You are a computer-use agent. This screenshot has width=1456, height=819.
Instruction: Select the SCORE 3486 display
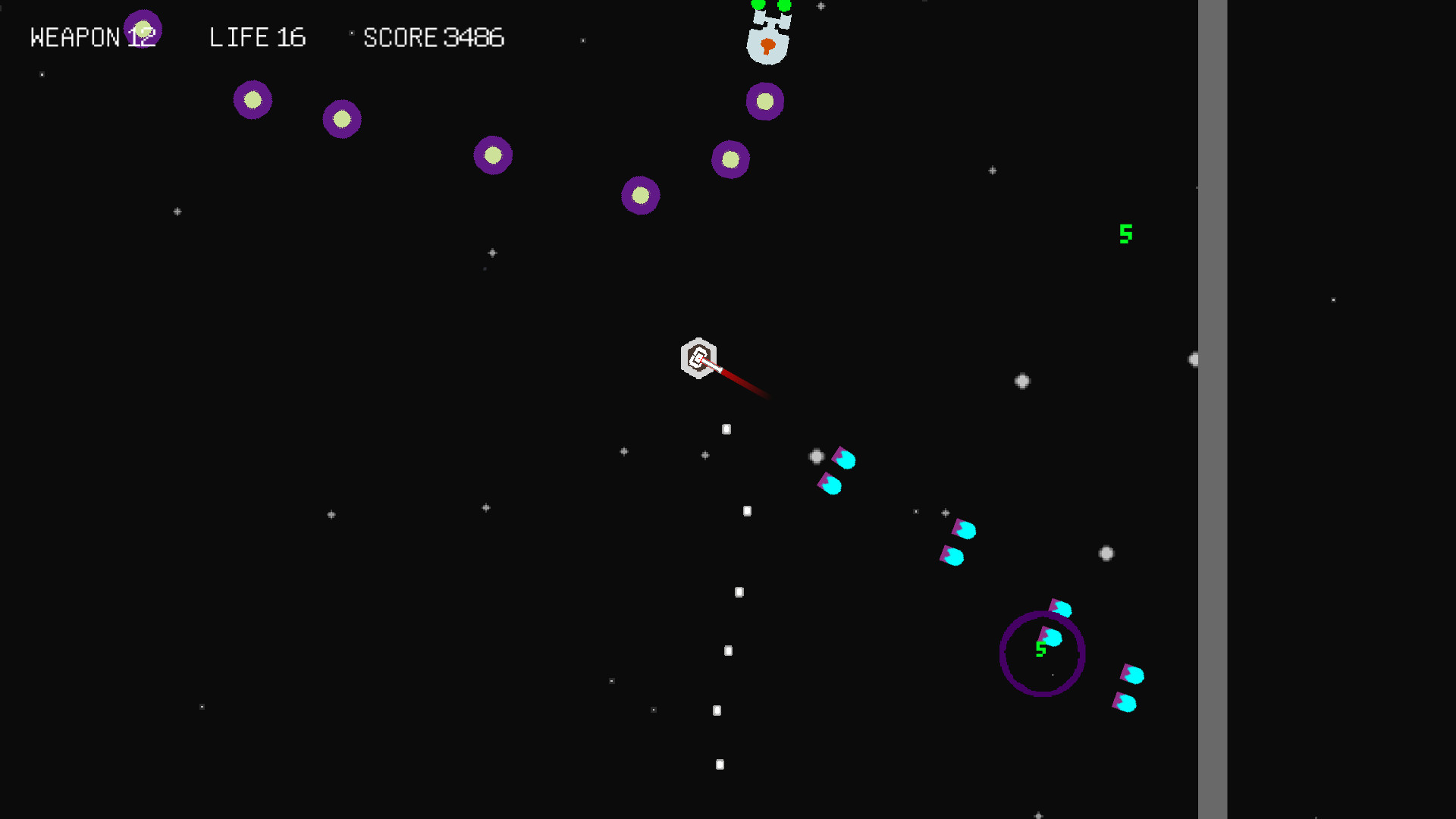pos(435,37)
